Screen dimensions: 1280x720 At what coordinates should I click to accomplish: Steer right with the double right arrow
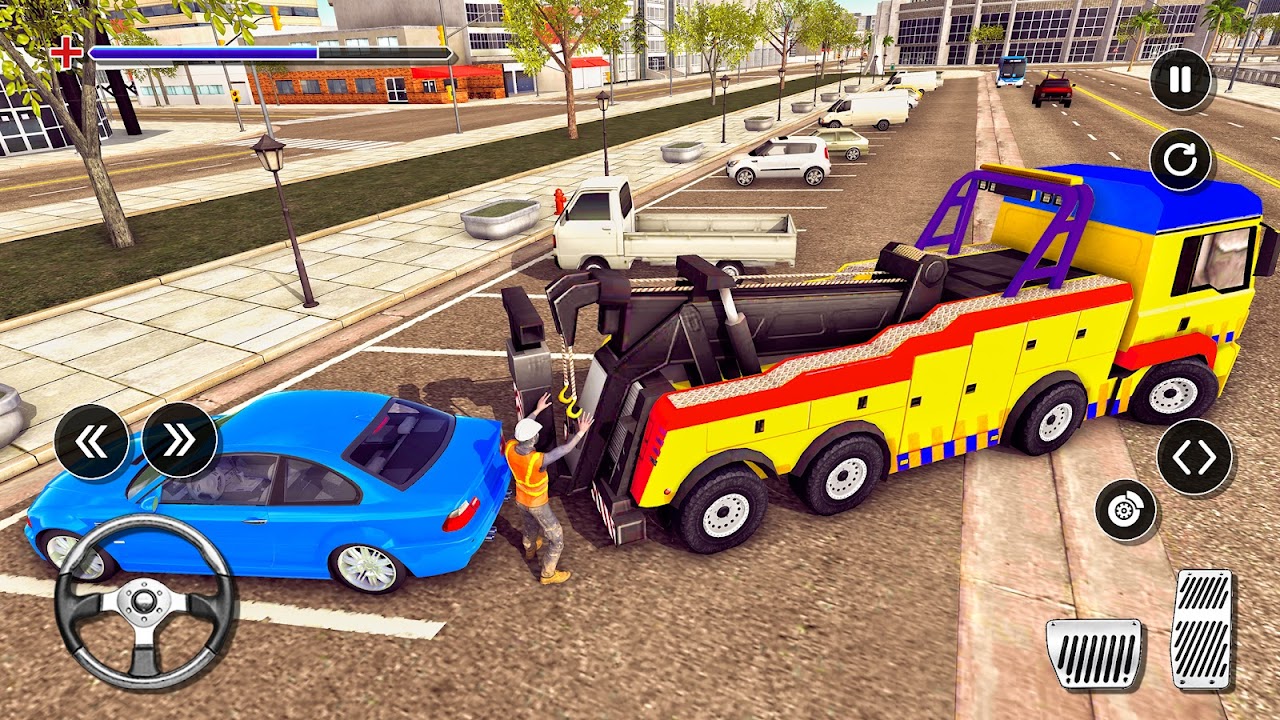179,441
